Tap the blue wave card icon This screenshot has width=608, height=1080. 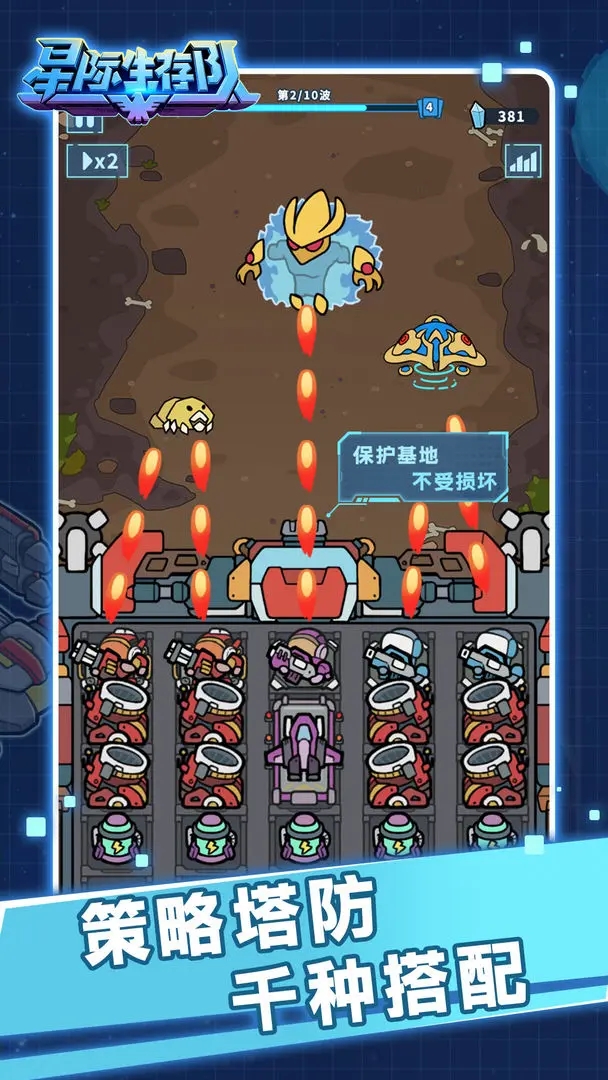click(430, 107)
